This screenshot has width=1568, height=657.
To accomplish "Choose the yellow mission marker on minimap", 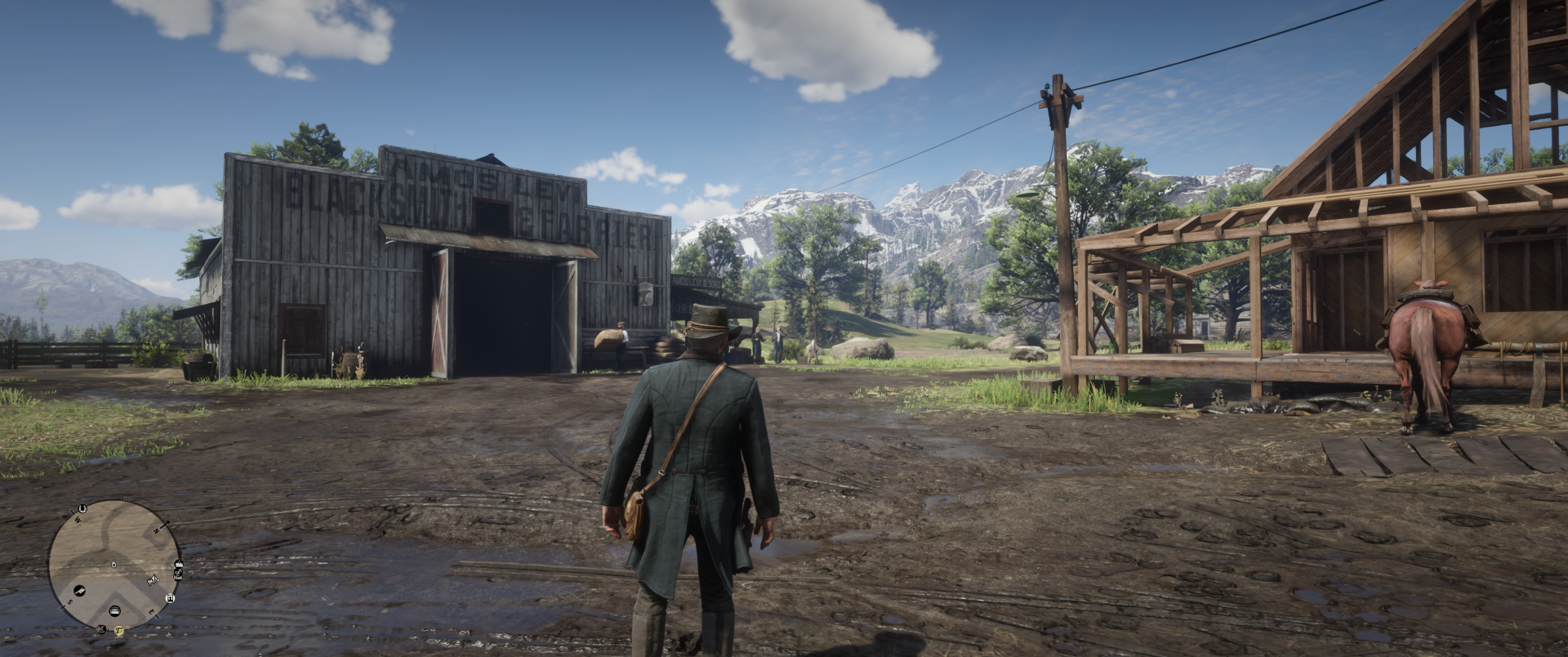I will click(119, 630).
